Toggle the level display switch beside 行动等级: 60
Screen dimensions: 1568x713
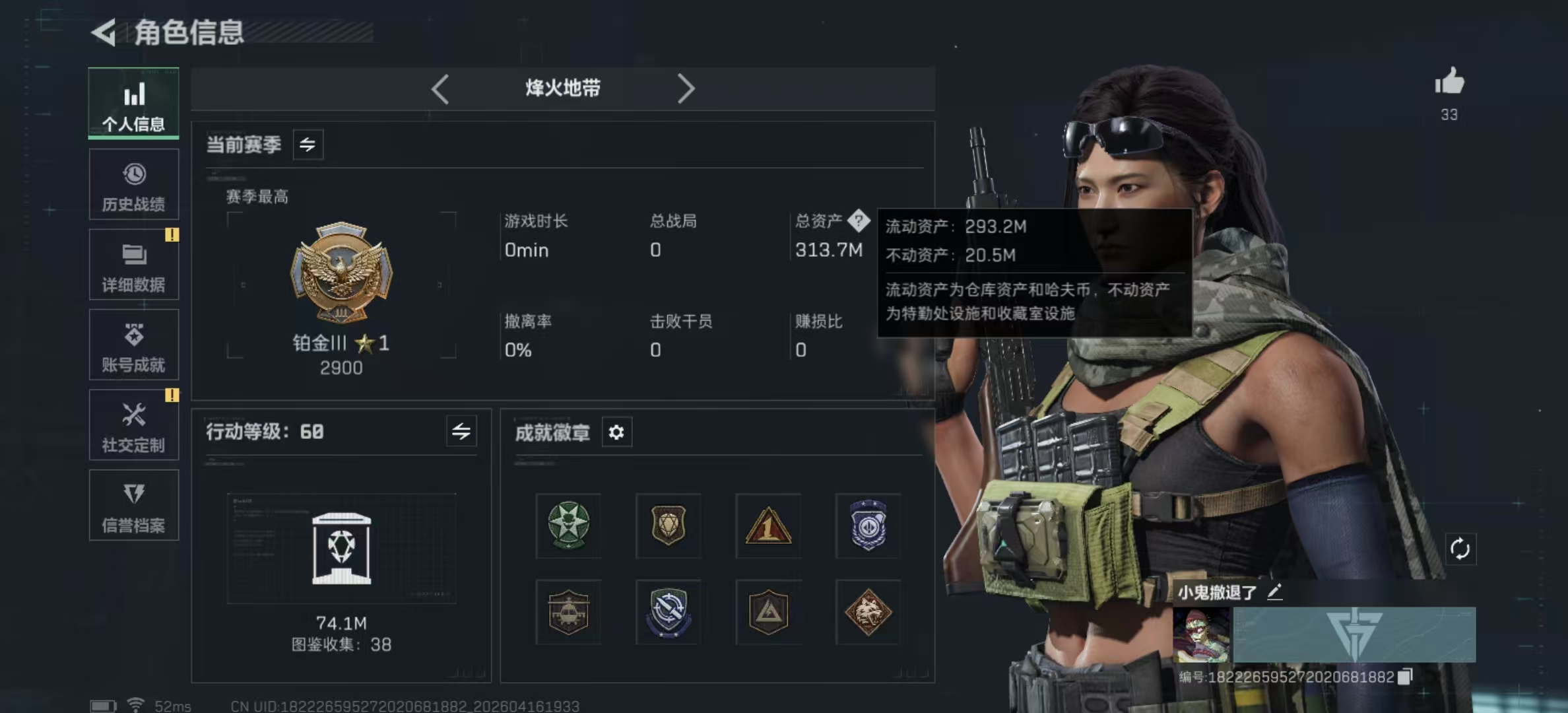tap(462, 432)
